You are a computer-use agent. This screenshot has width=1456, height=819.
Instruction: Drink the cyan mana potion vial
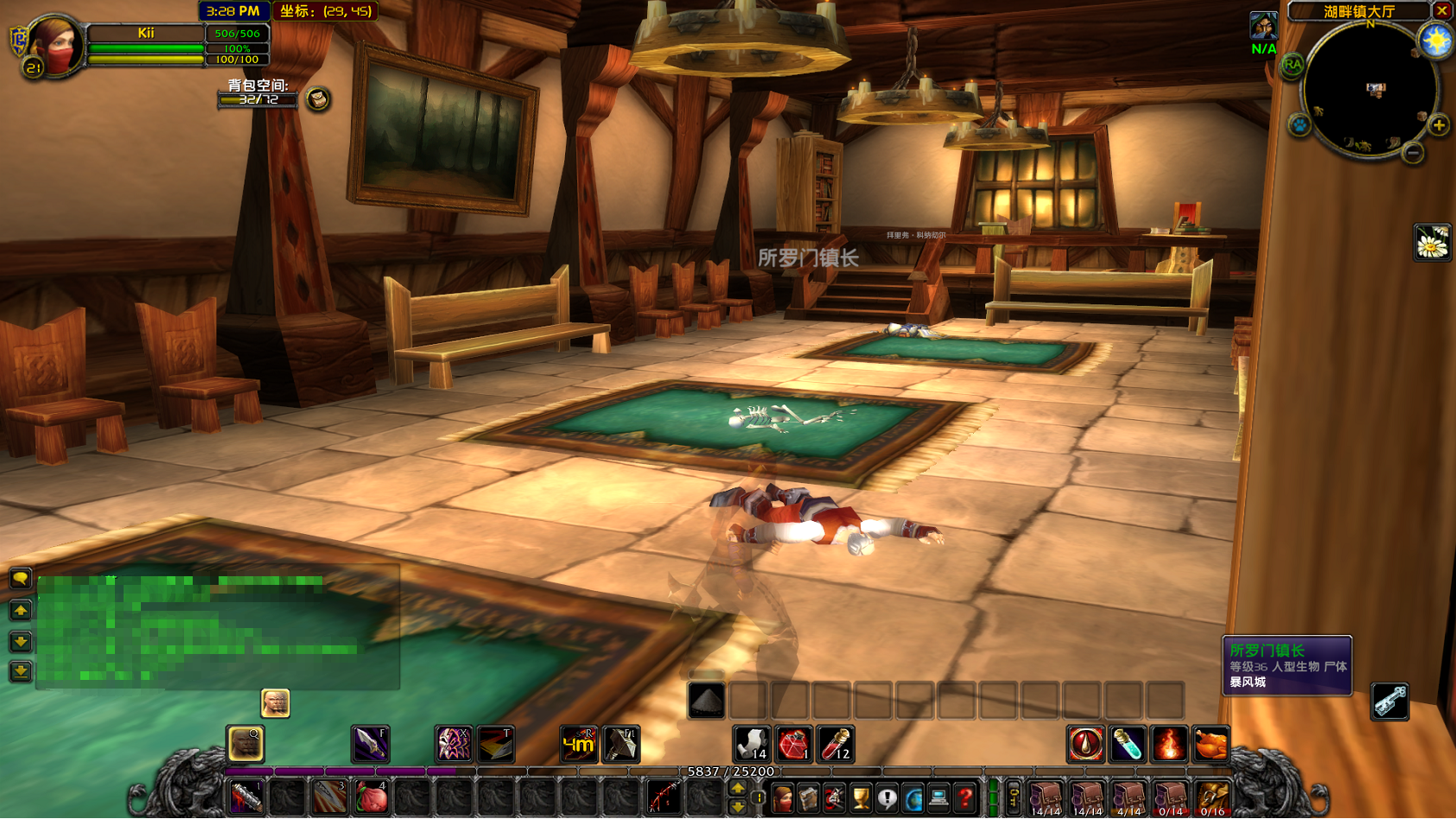tap(1128, 744)
